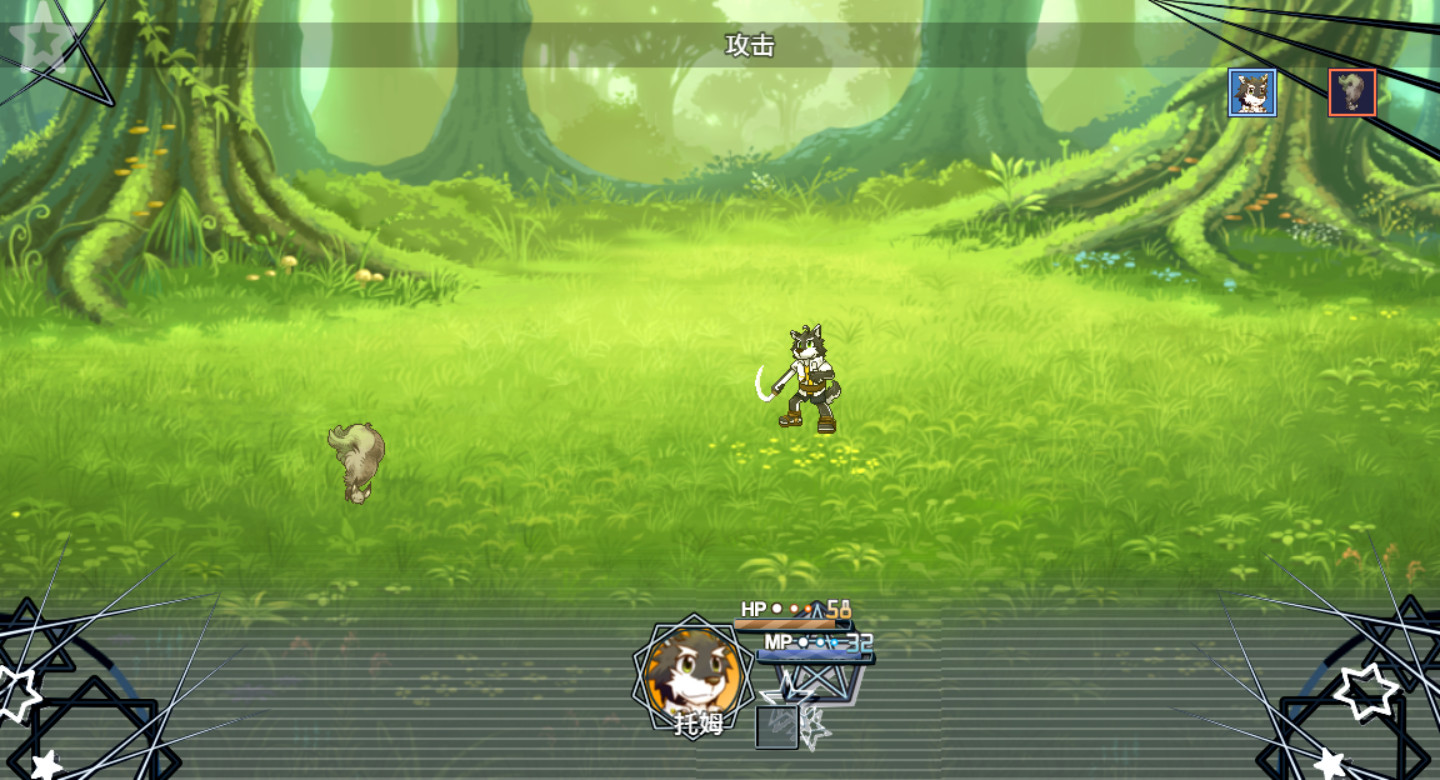Click the blue MP status dot

834,642
